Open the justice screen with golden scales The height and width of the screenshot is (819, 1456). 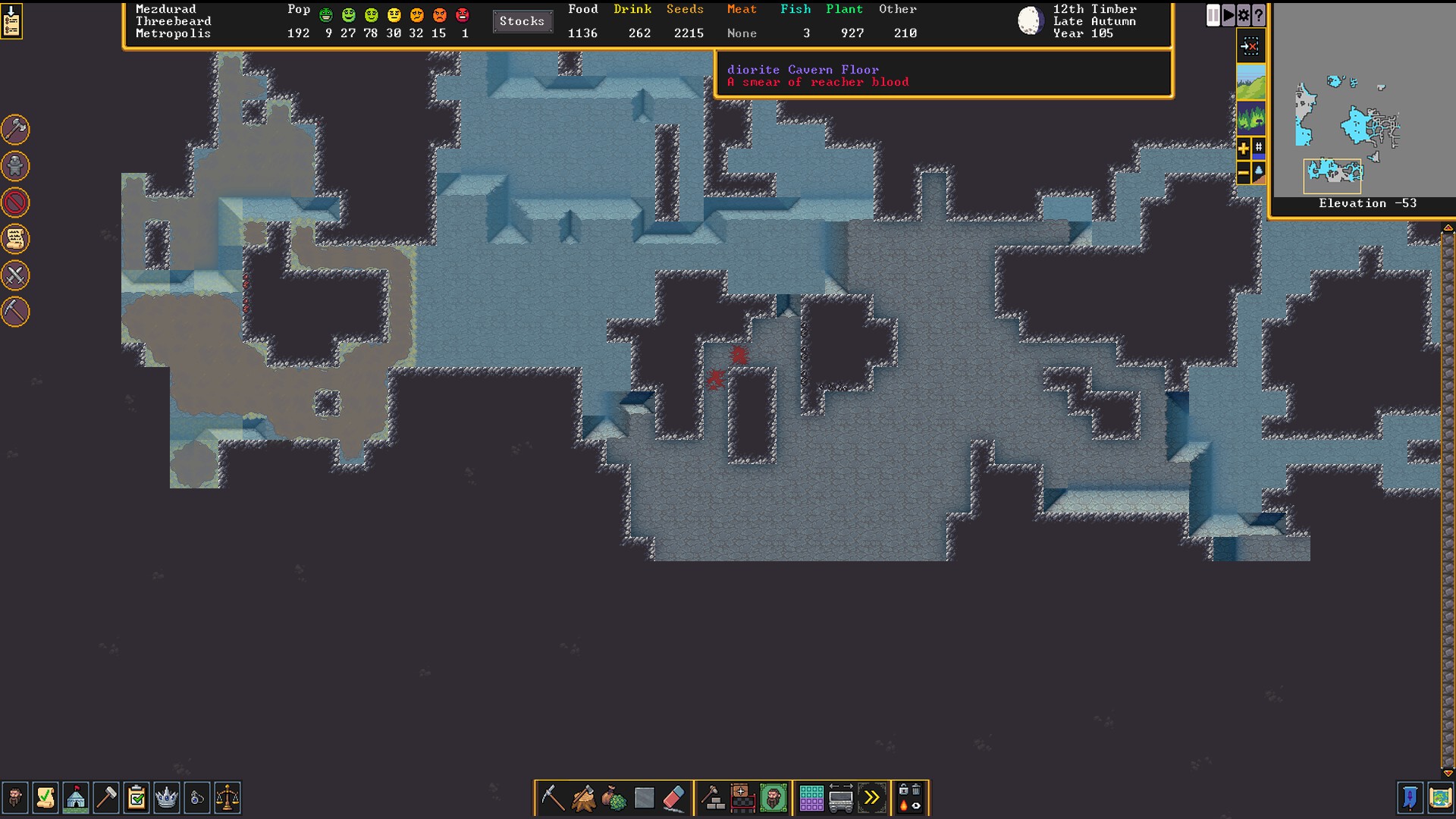click(x=227, y=798)
